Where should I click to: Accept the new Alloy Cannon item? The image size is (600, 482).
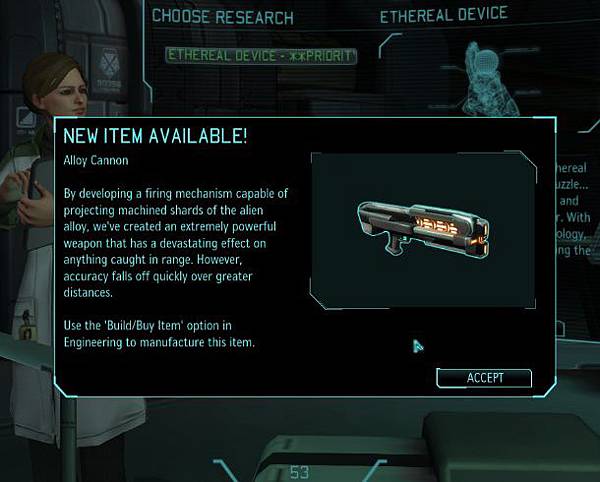pyautogui.click(x=484, y=378)
